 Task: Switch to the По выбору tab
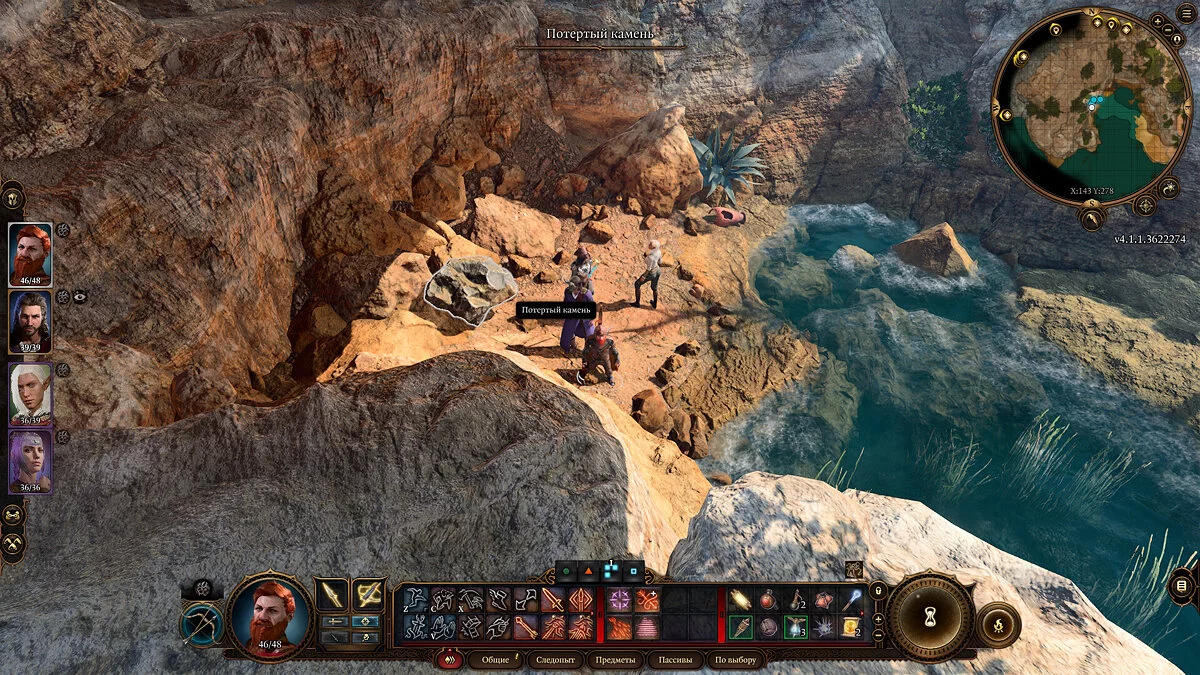click(x=735, y=660)
